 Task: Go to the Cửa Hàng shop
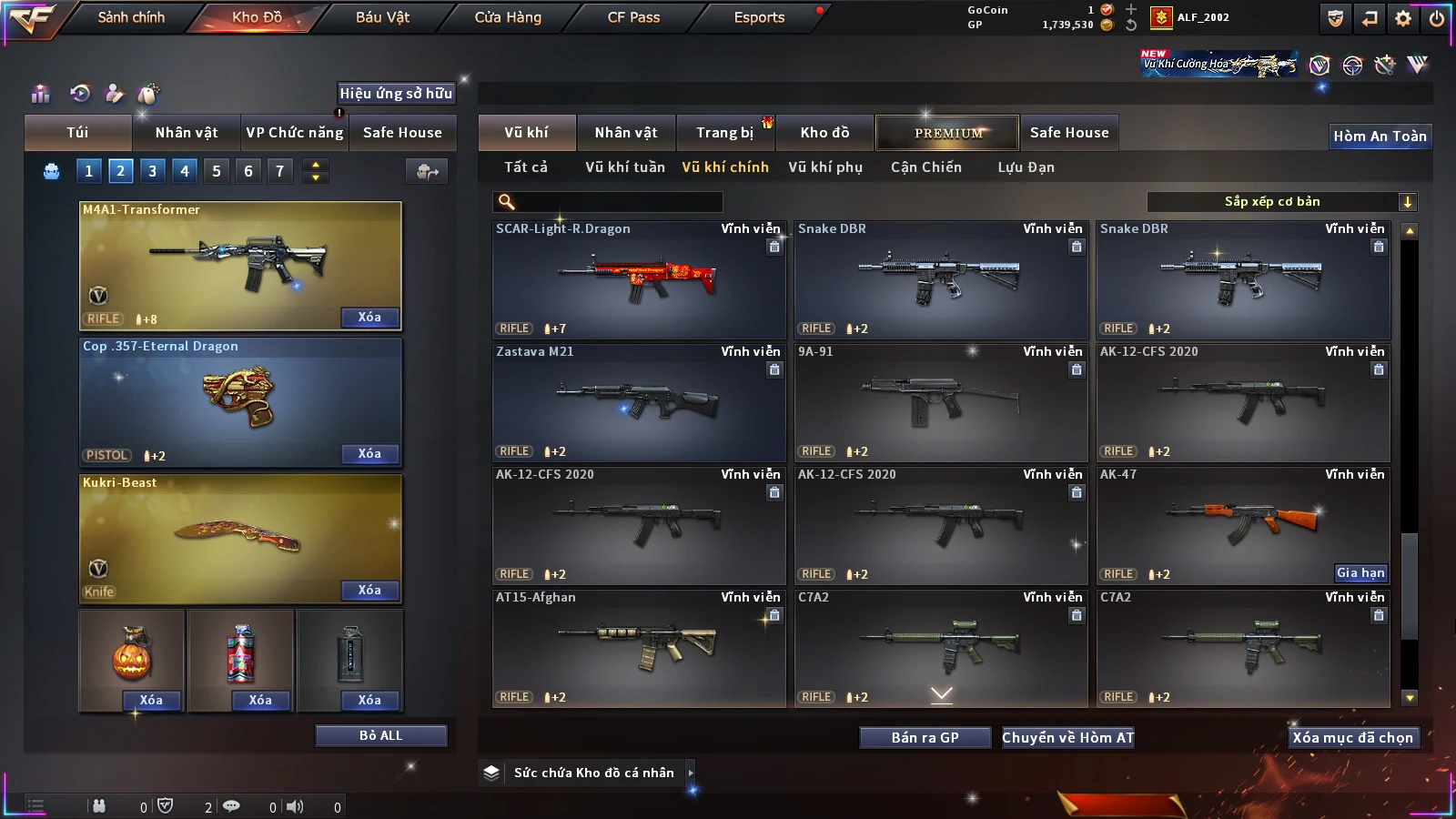(x=508, y=17)
